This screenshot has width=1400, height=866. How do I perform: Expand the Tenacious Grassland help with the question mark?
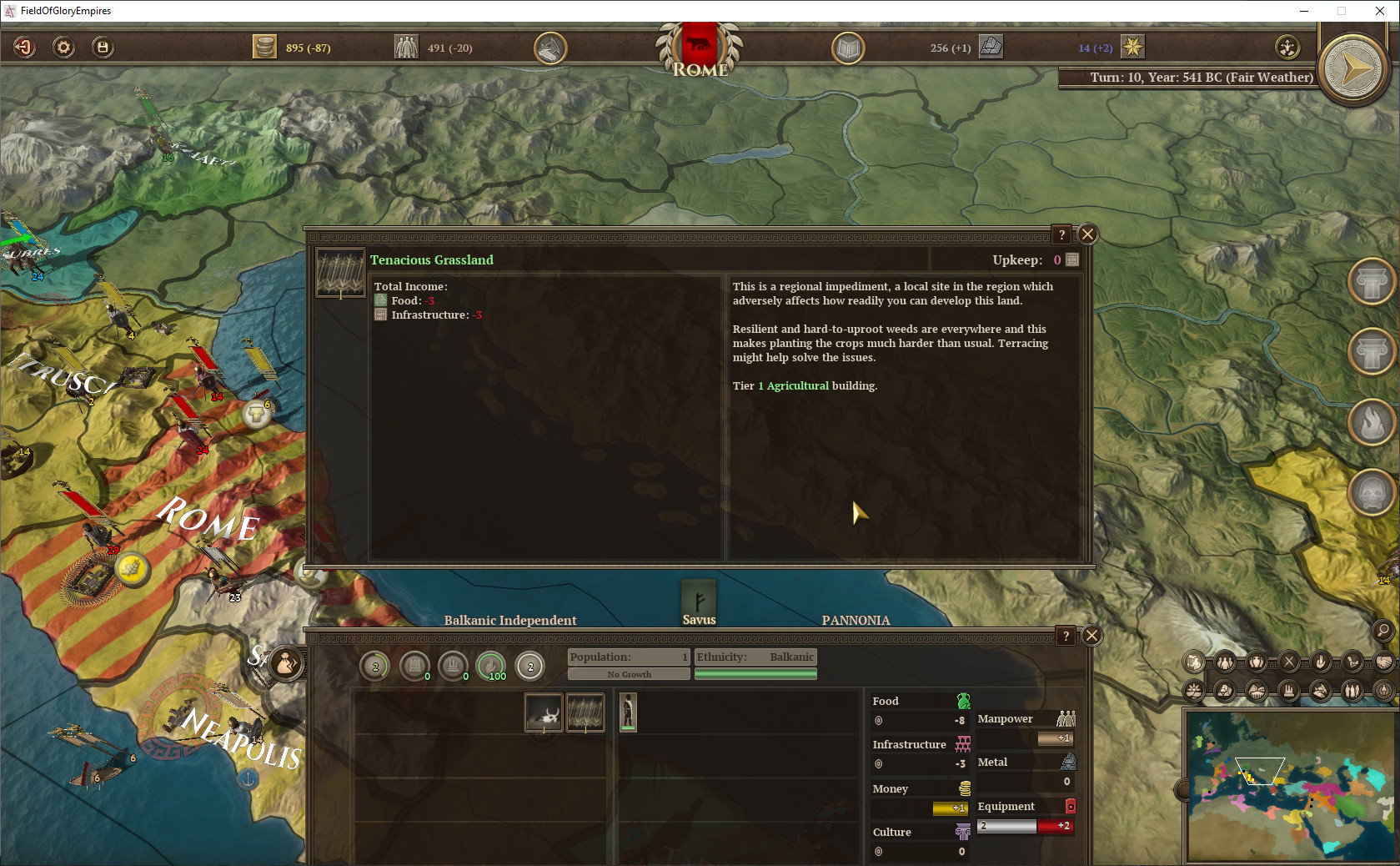pos(1060,234)
